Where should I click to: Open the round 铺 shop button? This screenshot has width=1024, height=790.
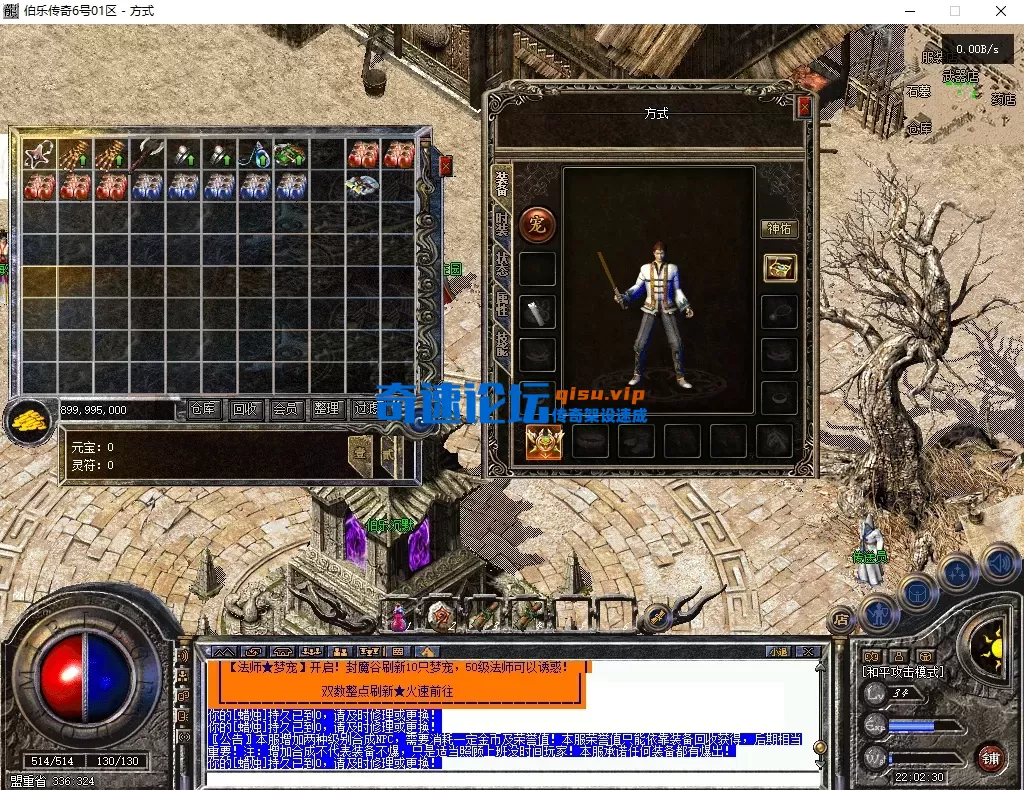990,757
